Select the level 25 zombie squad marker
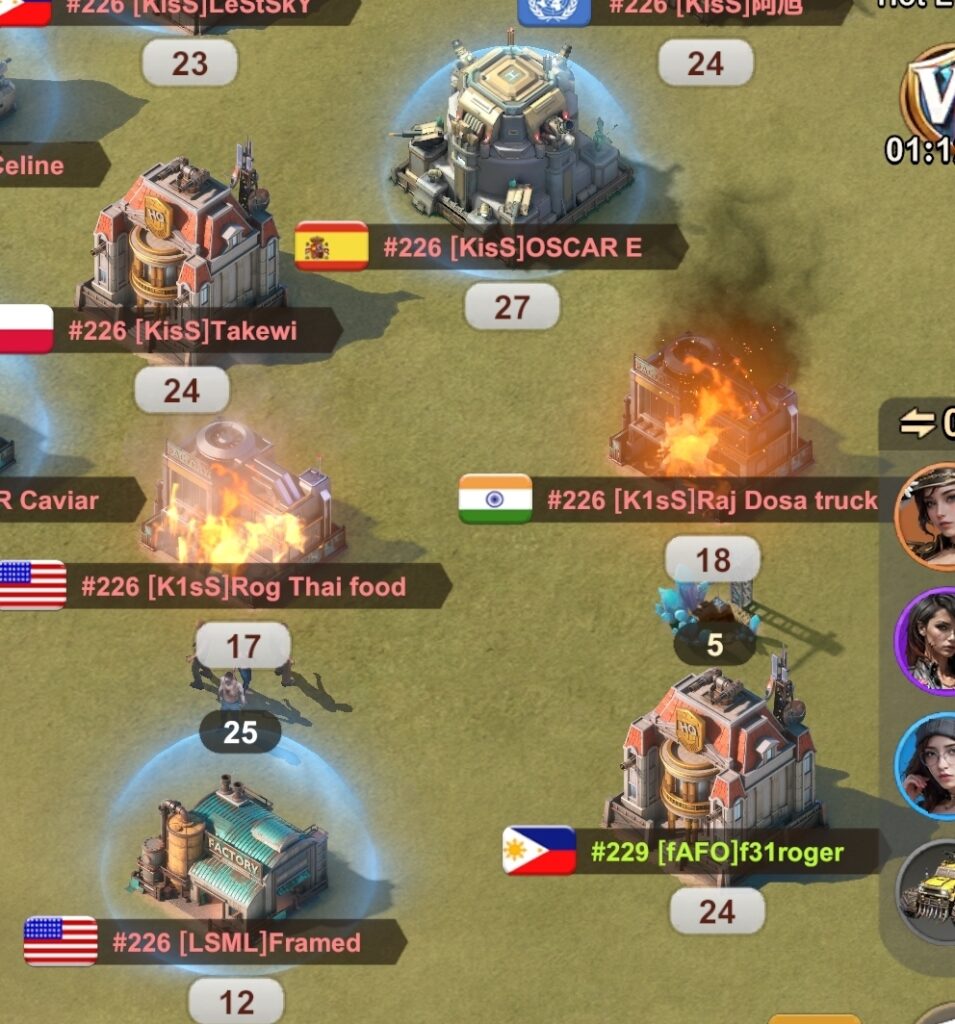This screenshot has height=1024, width=955. click(x=240, y=733)
